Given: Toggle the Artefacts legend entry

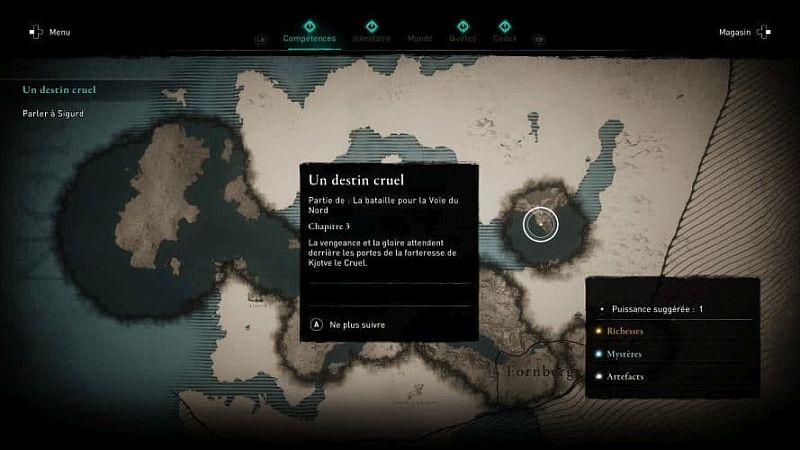Looking at the screenshot, I should [x=624, y=377].
